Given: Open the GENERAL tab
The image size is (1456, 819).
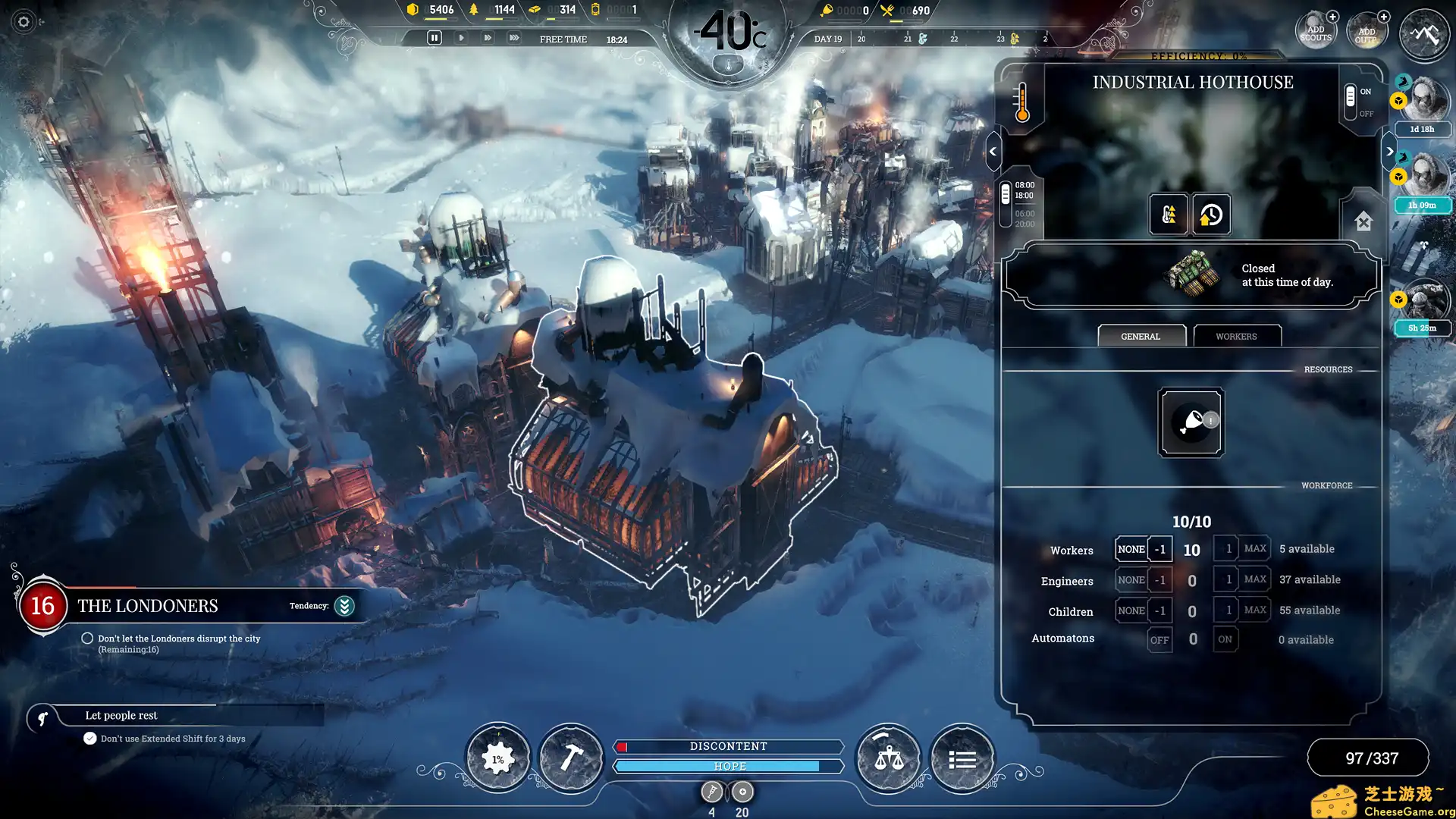Looking at the screenshot, I should 1141,336.
